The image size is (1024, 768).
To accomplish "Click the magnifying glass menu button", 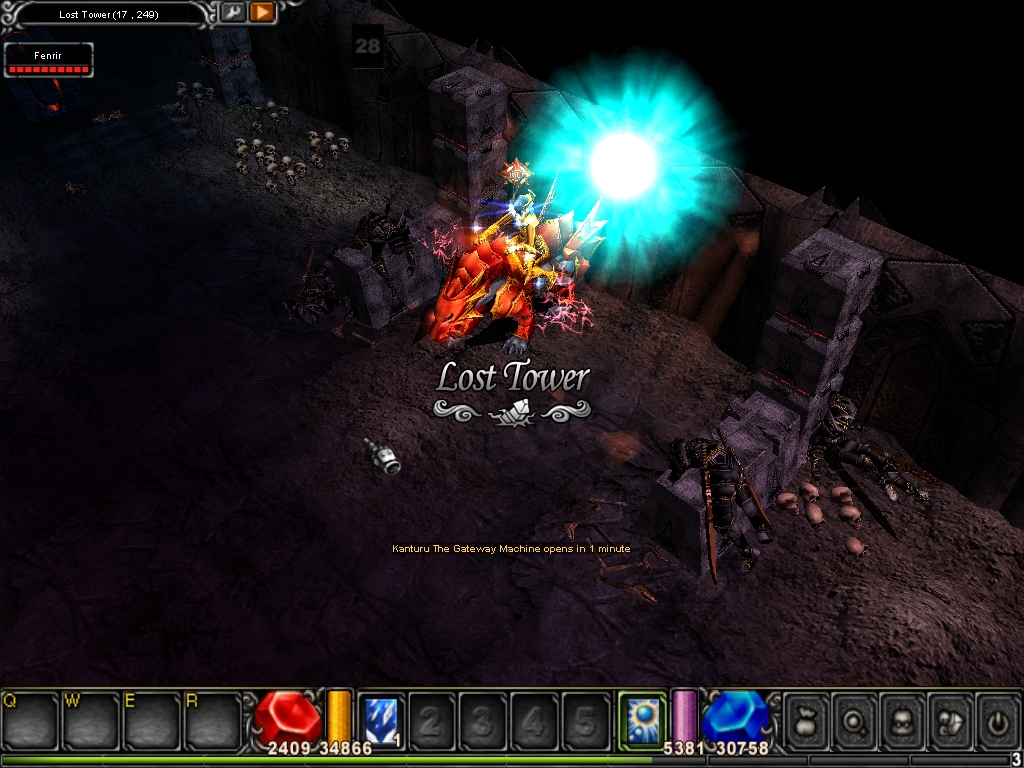I will point(854,720).
